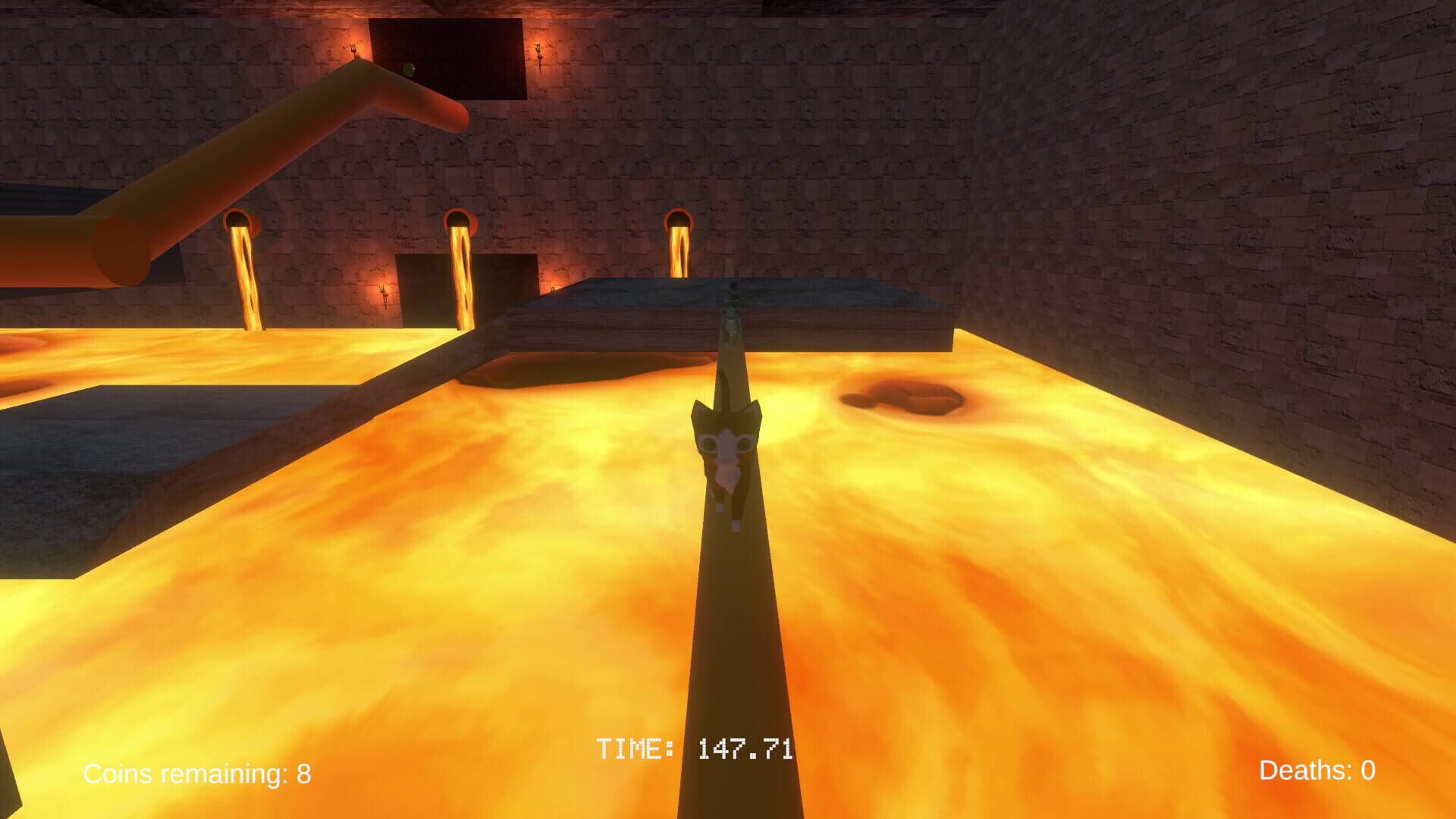The width and height of the screenshot is (1456, 819).
Task: Click the torch beside the dark doorway
Action: tap(383, 294)
